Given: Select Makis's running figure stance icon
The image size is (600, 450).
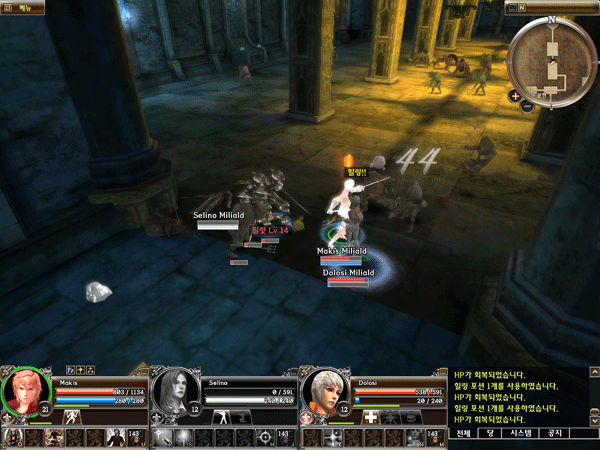Looking at the screenshot, I should (x=72, y=416).
